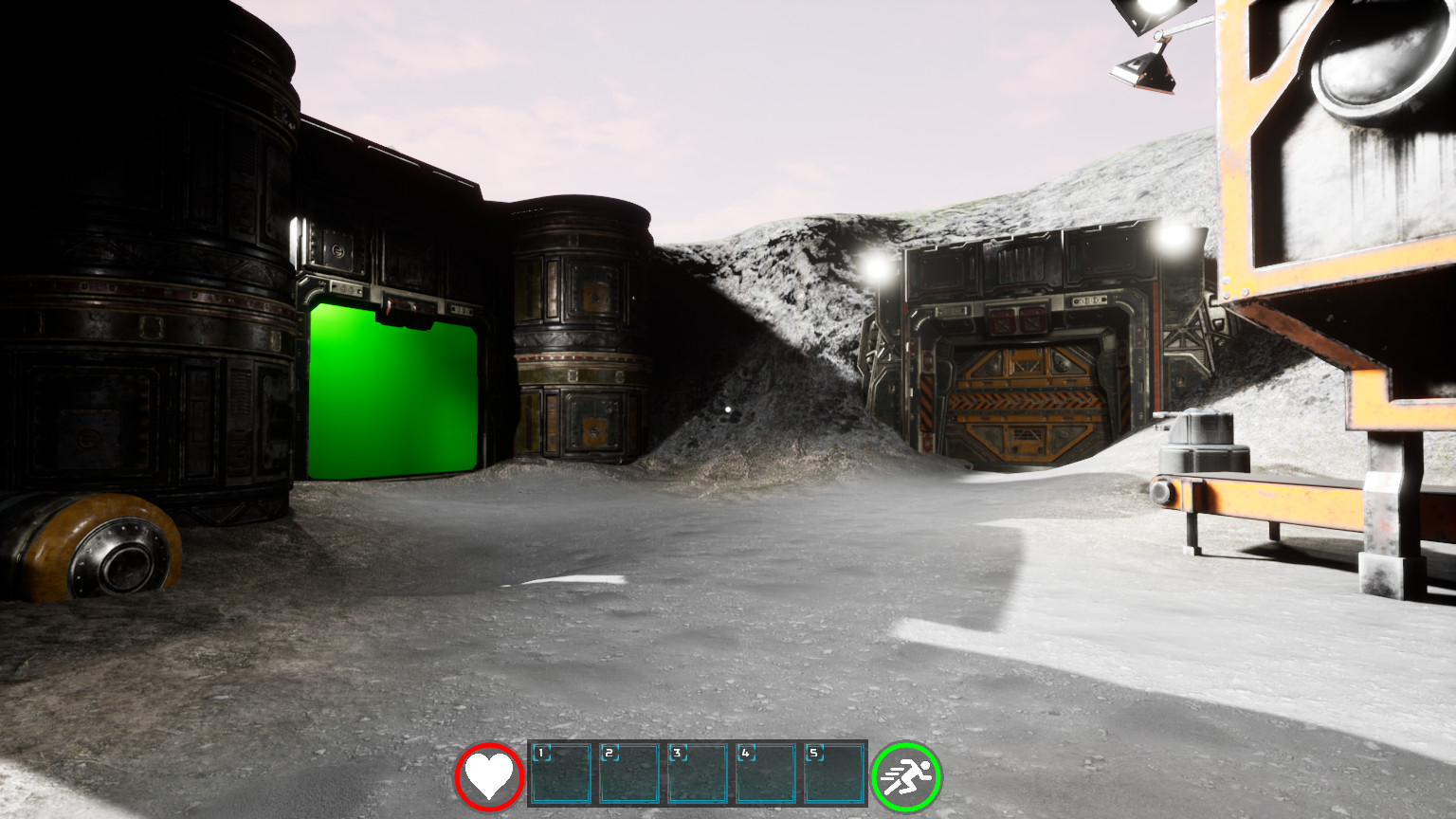Click hotbar slot 1
The height and width of the screenshot is (819, 1456).
(559, 775)
